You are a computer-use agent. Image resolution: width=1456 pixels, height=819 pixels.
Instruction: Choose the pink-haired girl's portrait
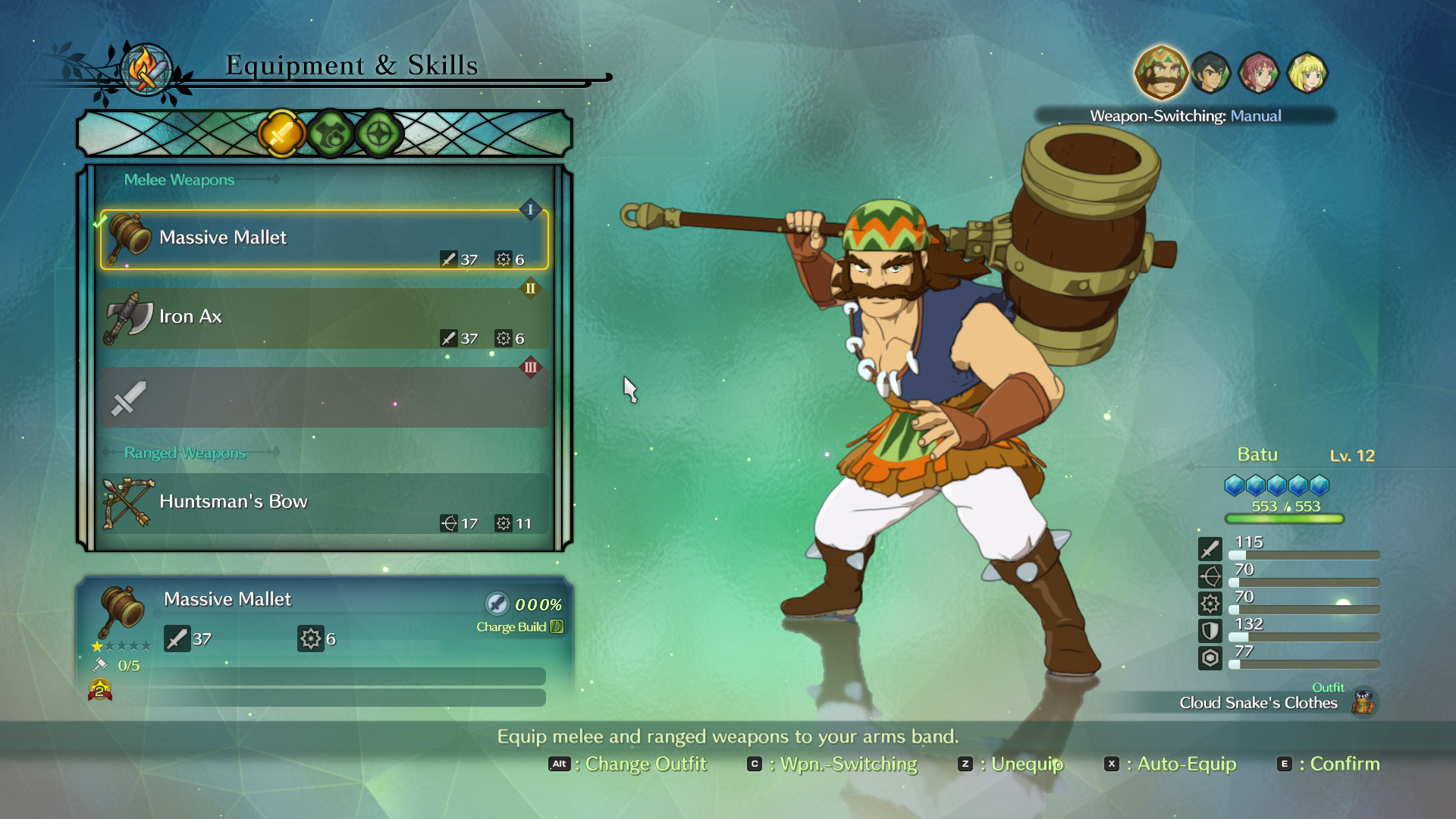(1259, 73)
